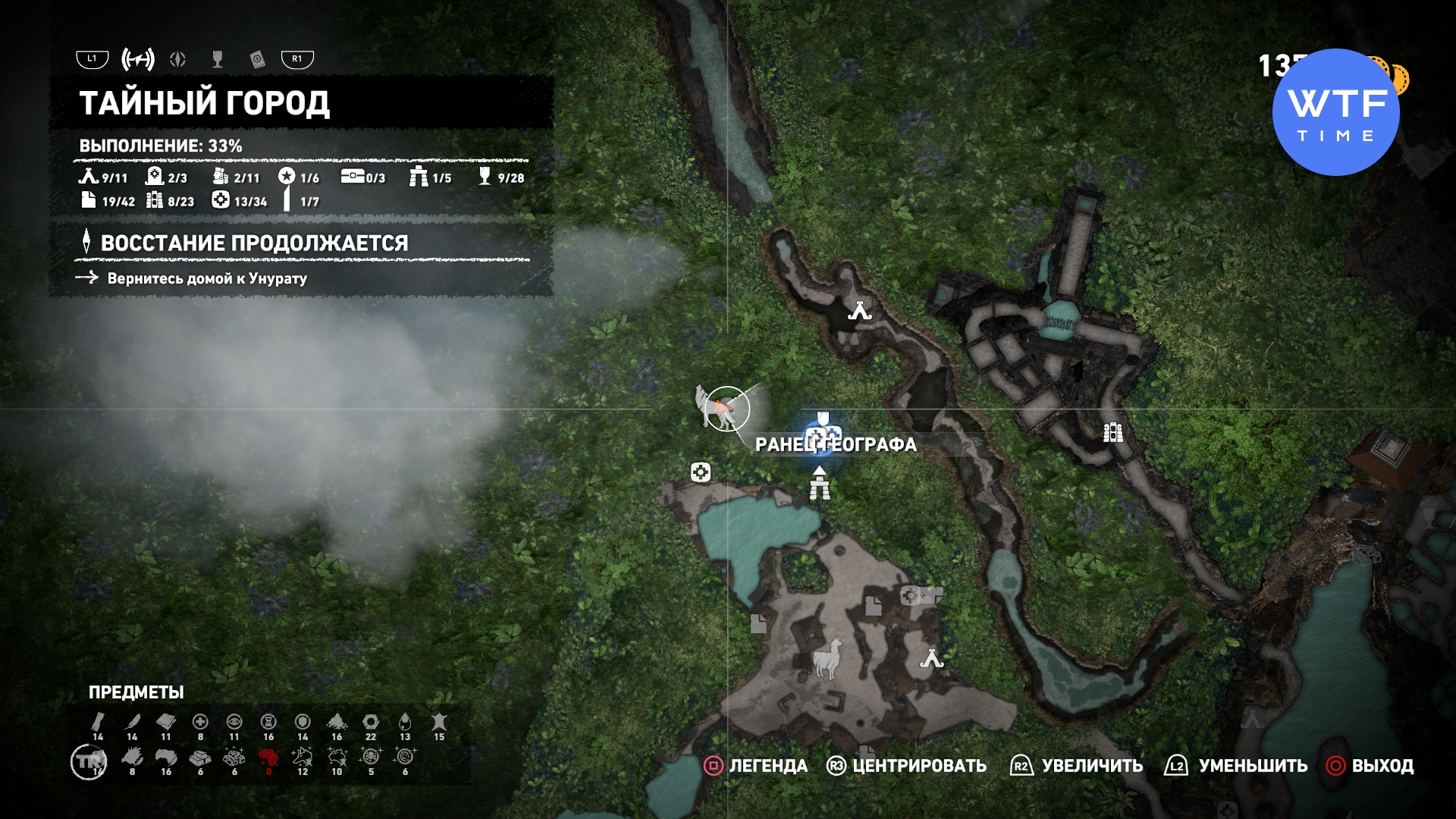This screenshot has width=1456, height=819.
Task: Open the compass-shaped tab icon
Action: (178, 59)
